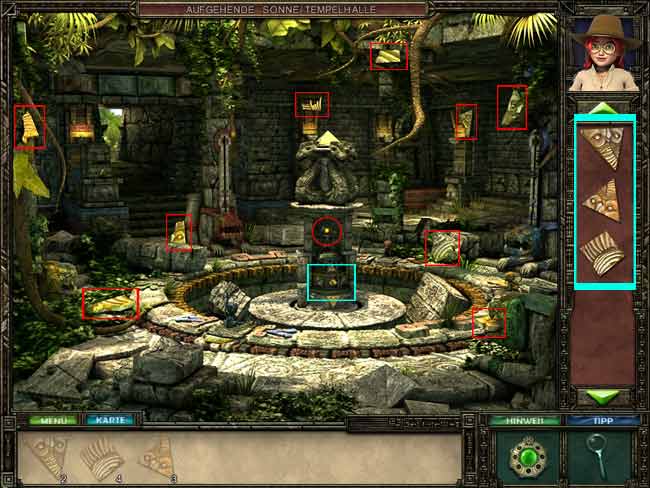Click the triangle fragment labeled 3 in list

point(157,457)
